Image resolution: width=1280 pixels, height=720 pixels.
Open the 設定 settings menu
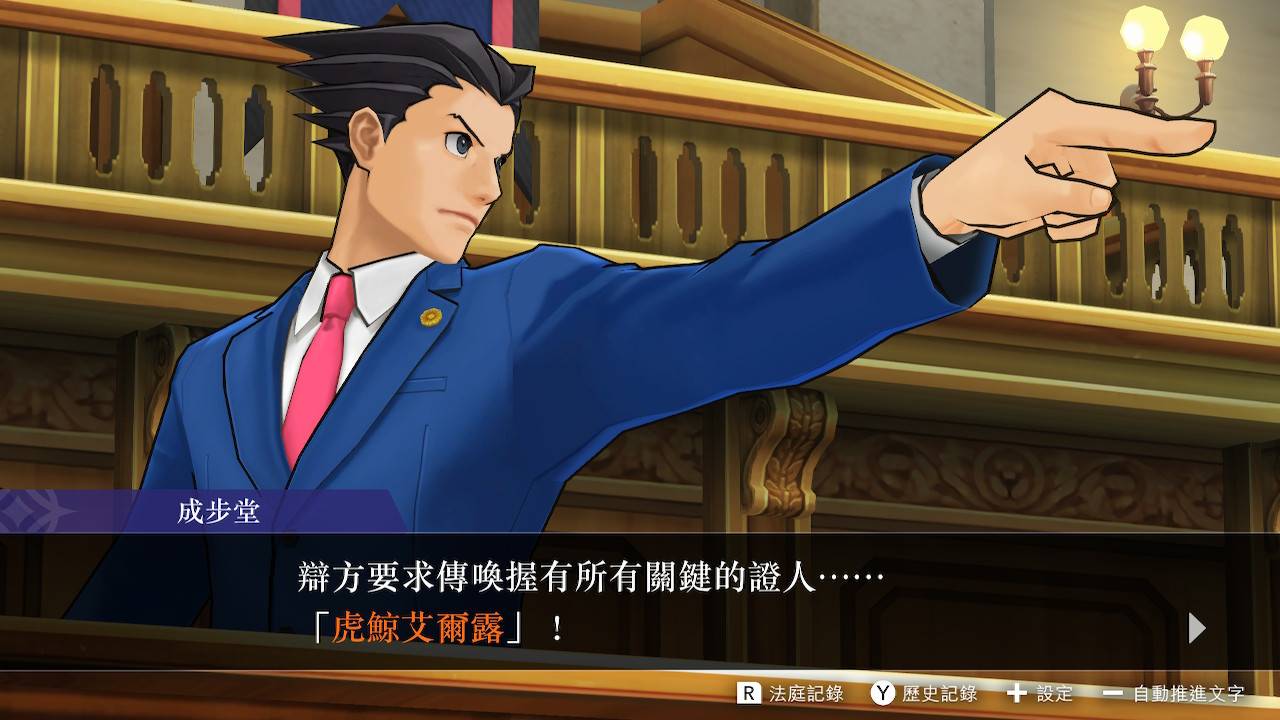point(1040,693)
